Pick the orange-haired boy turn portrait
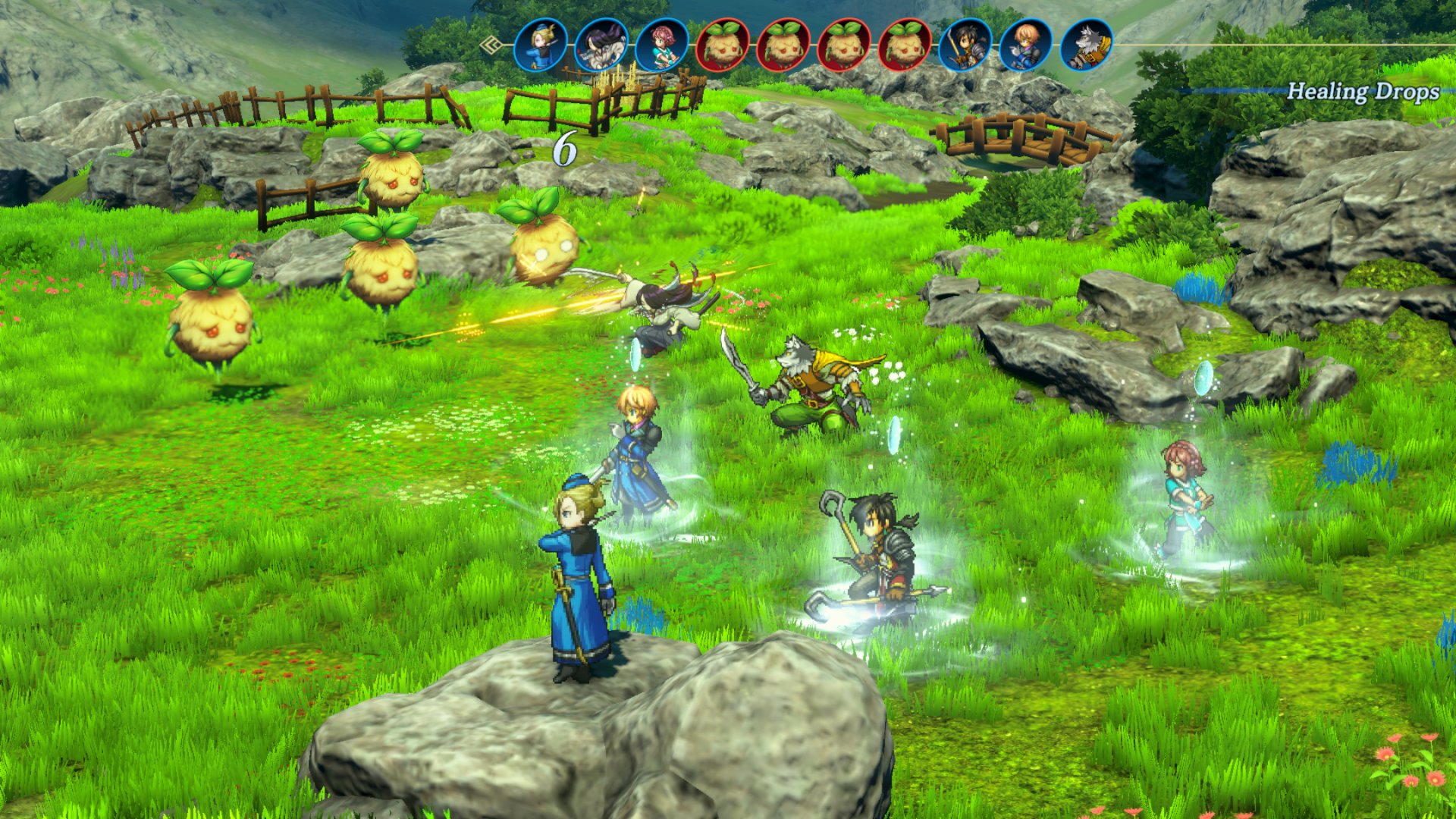Screen dimensions: 1456x819 1025,45
